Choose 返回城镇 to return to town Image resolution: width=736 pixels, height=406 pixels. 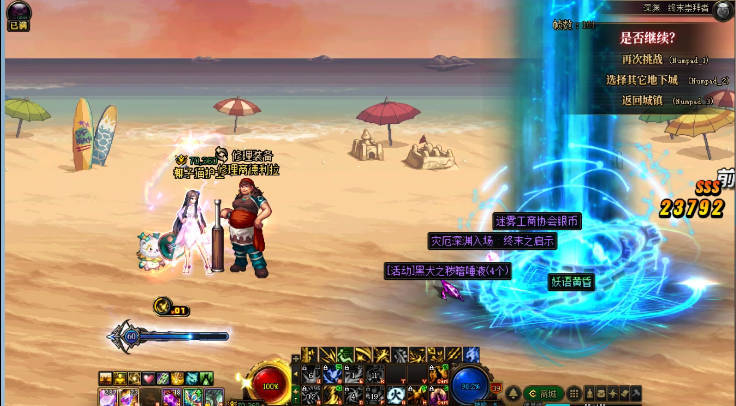[642, 100]
